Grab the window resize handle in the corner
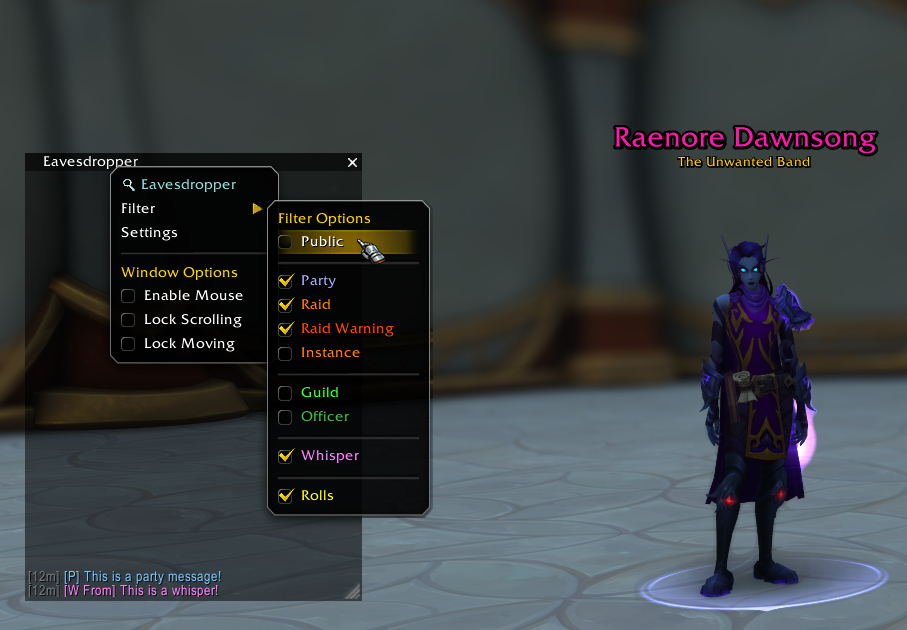 point(352,592)
